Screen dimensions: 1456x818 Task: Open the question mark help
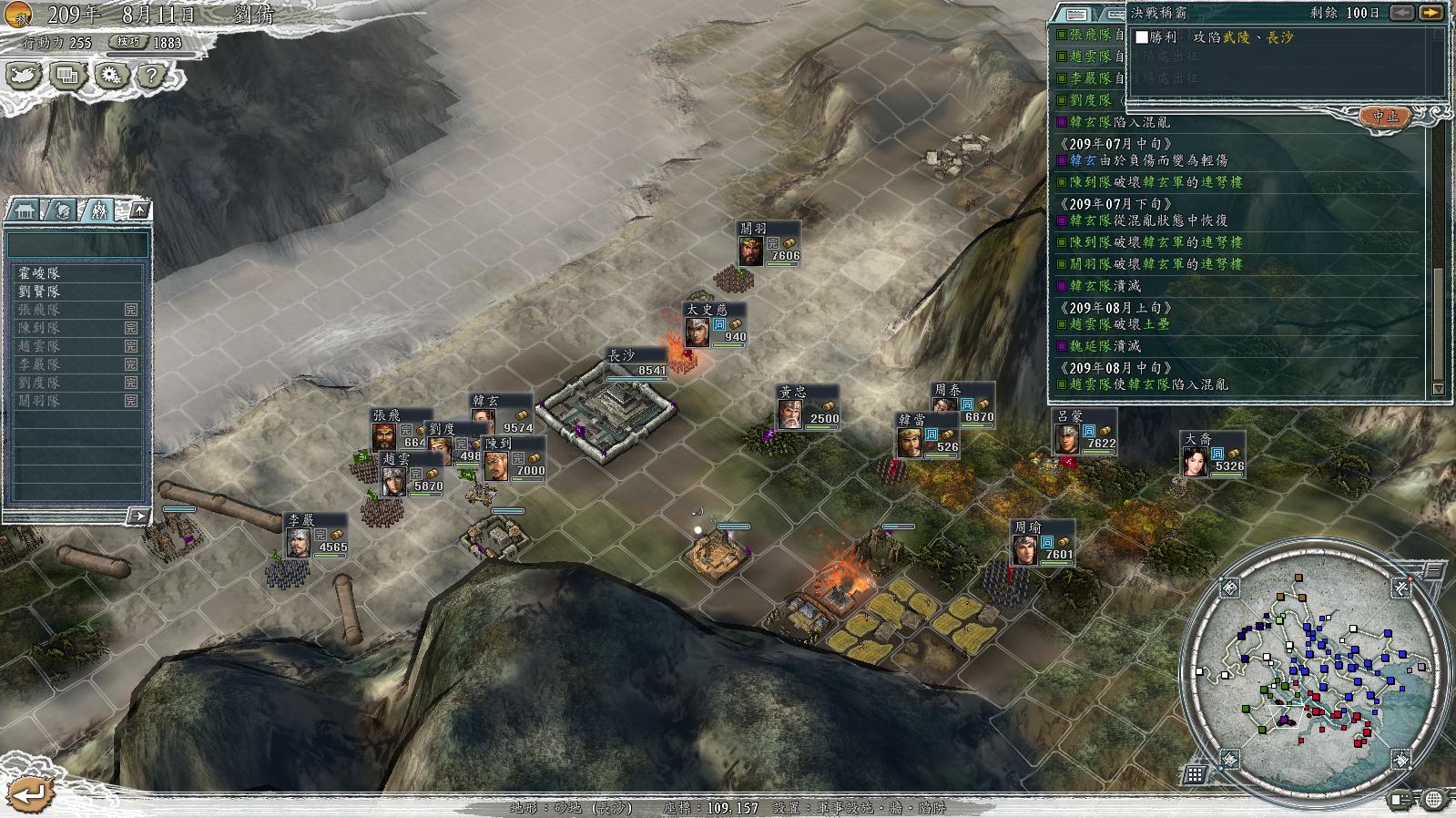pyautogui.click(x=151, y=76)
